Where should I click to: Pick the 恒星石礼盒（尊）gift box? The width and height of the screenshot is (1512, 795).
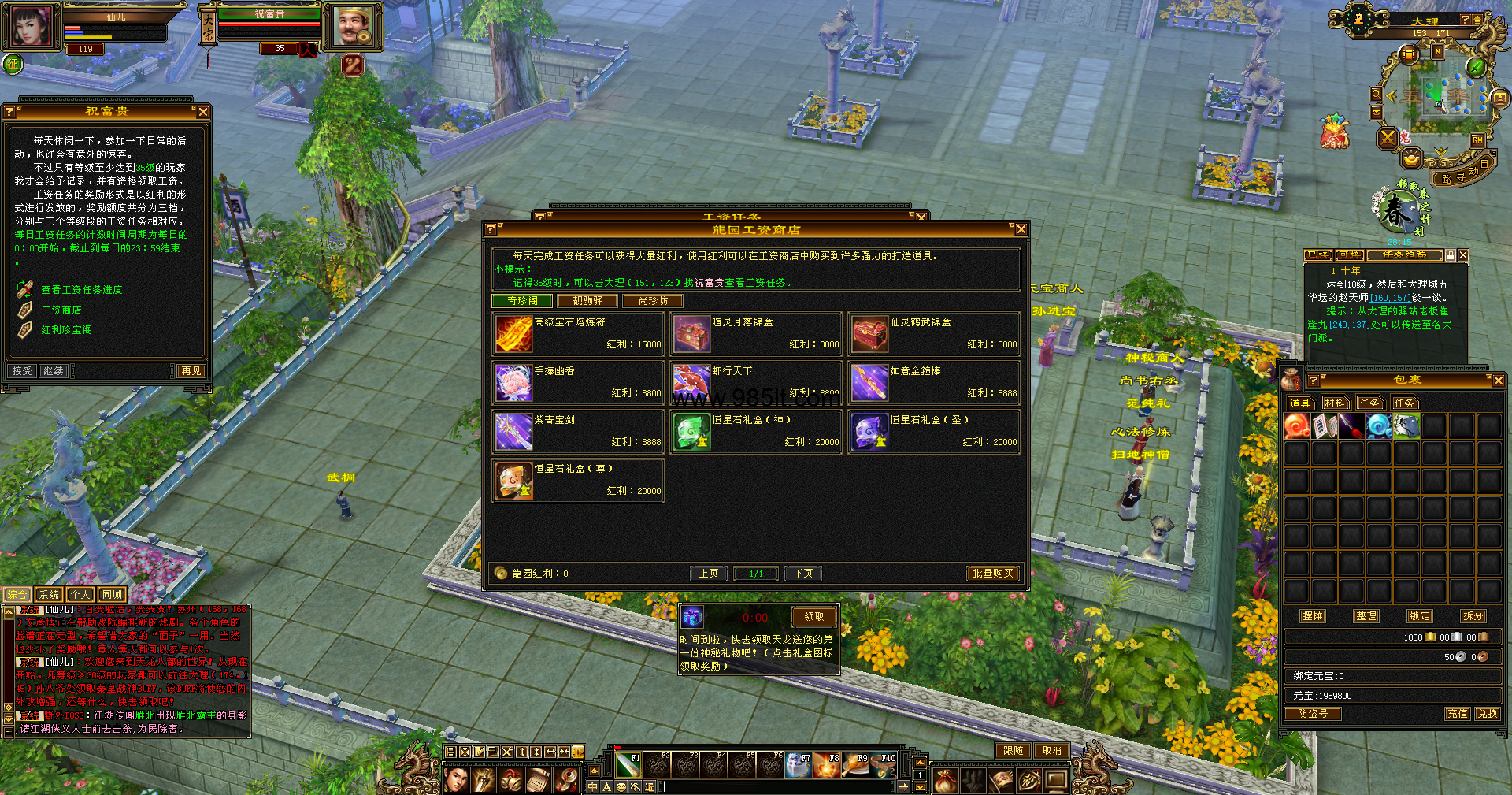pyautogui.click(x=578, y=480)
